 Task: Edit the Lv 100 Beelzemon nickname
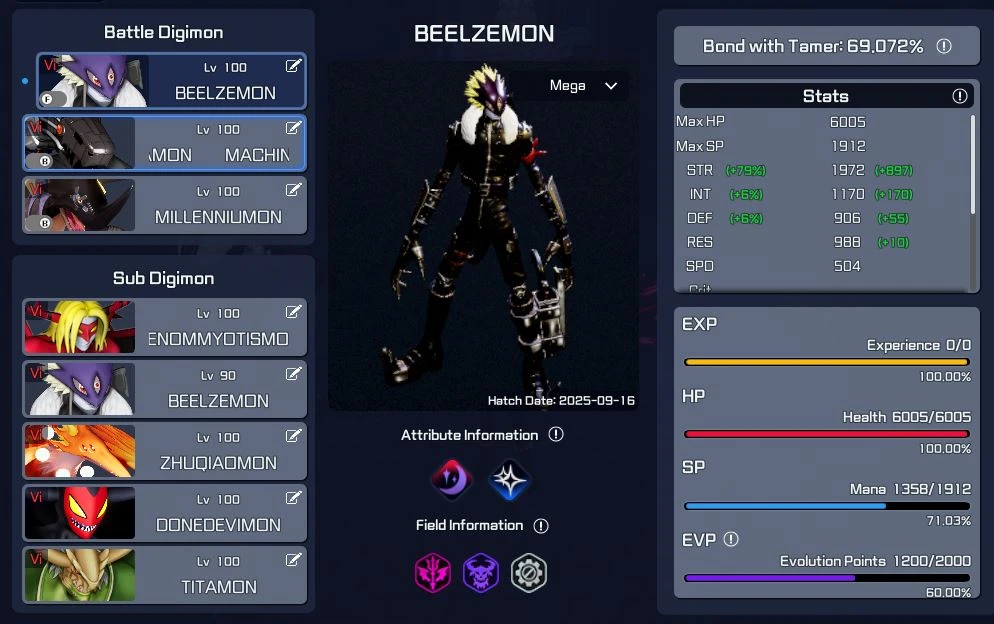[293, 66]
